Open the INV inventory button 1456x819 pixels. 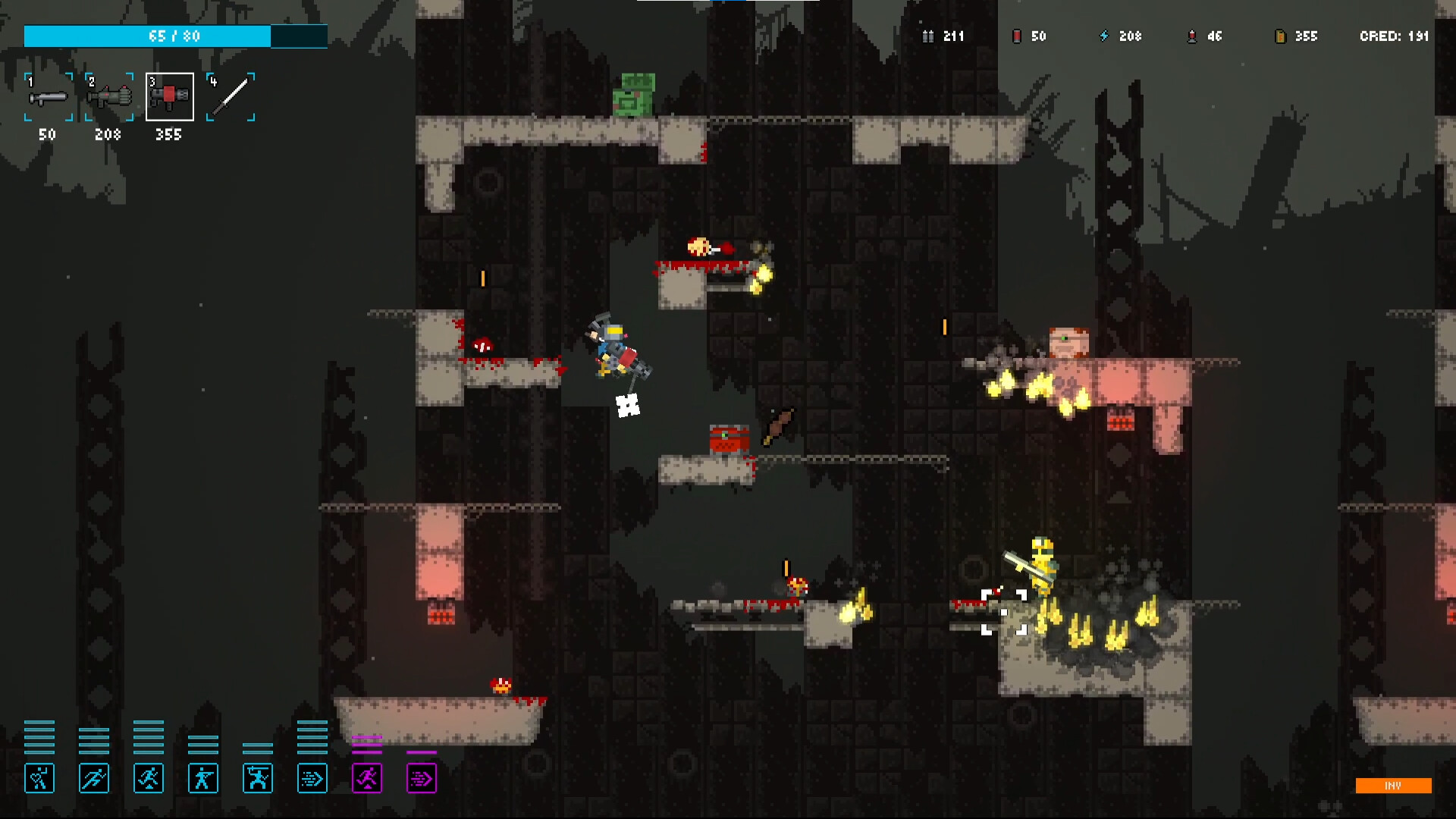coord(1394,786)
